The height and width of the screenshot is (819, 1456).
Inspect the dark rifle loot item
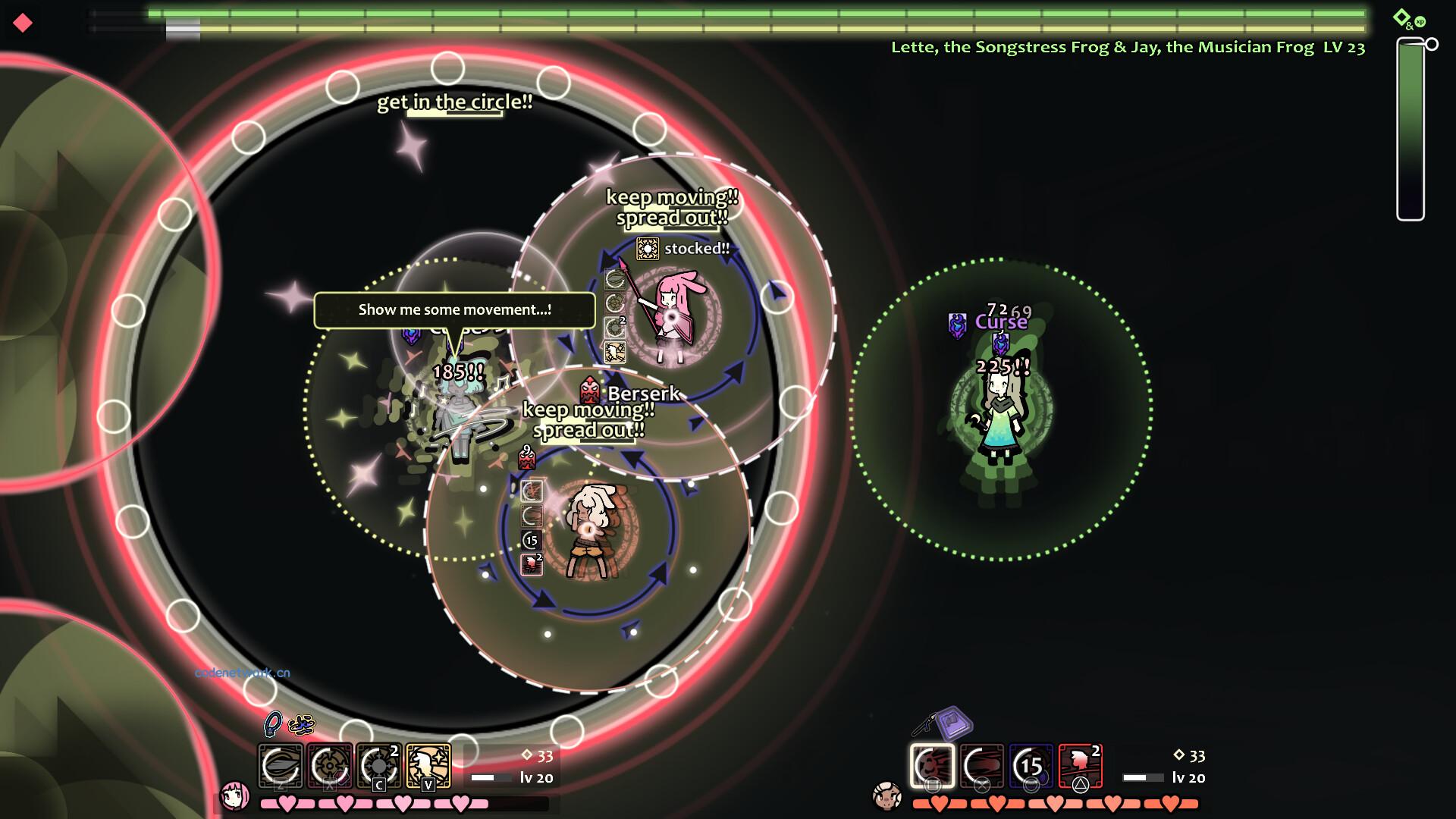(x=923, y=726)
